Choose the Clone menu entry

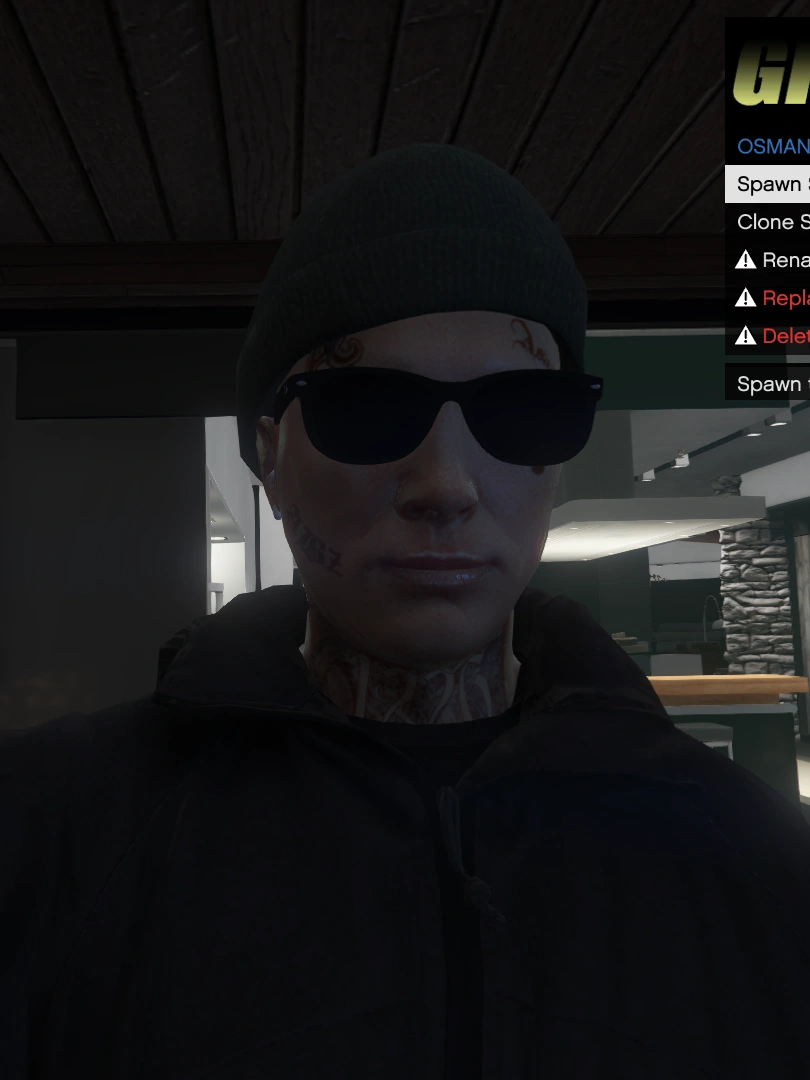(x=770, y=222)
